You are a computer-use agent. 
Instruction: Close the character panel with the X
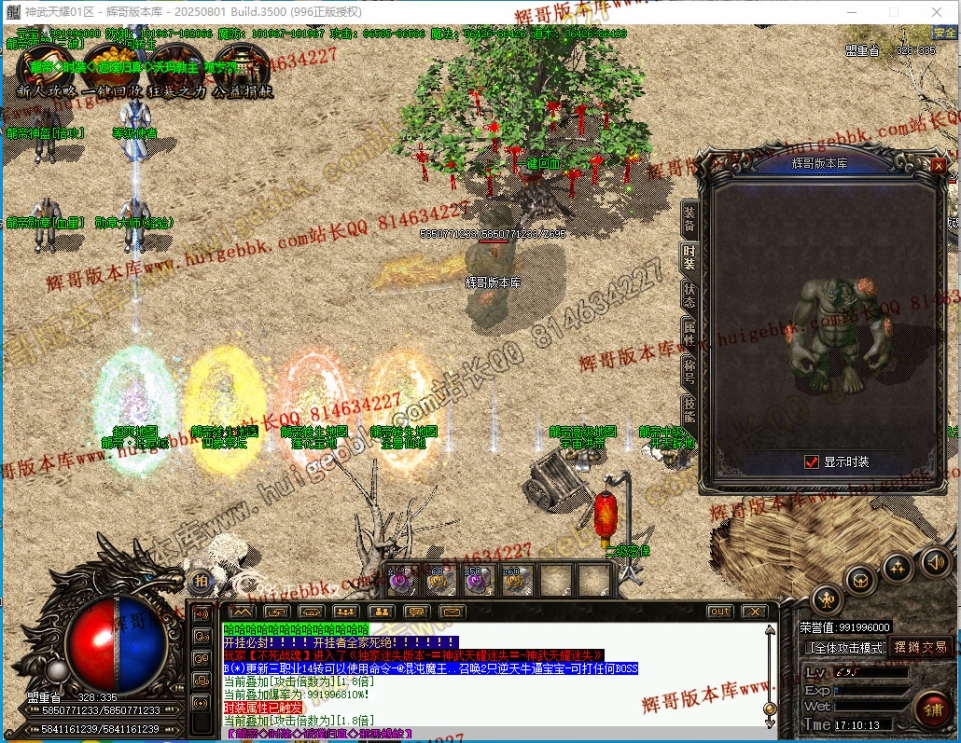click(937, 165)
